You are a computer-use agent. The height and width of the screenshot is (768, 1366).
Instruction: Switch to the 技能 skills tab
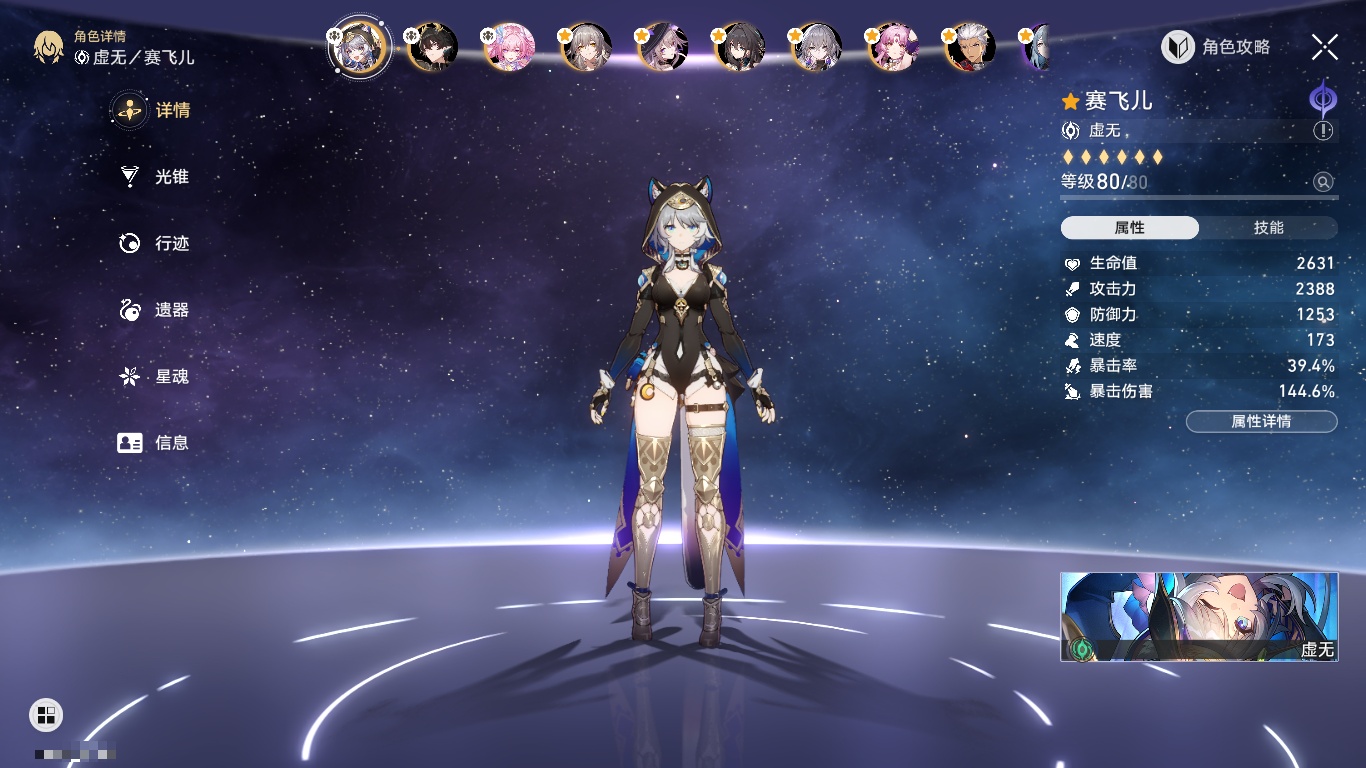[1268, 228]
